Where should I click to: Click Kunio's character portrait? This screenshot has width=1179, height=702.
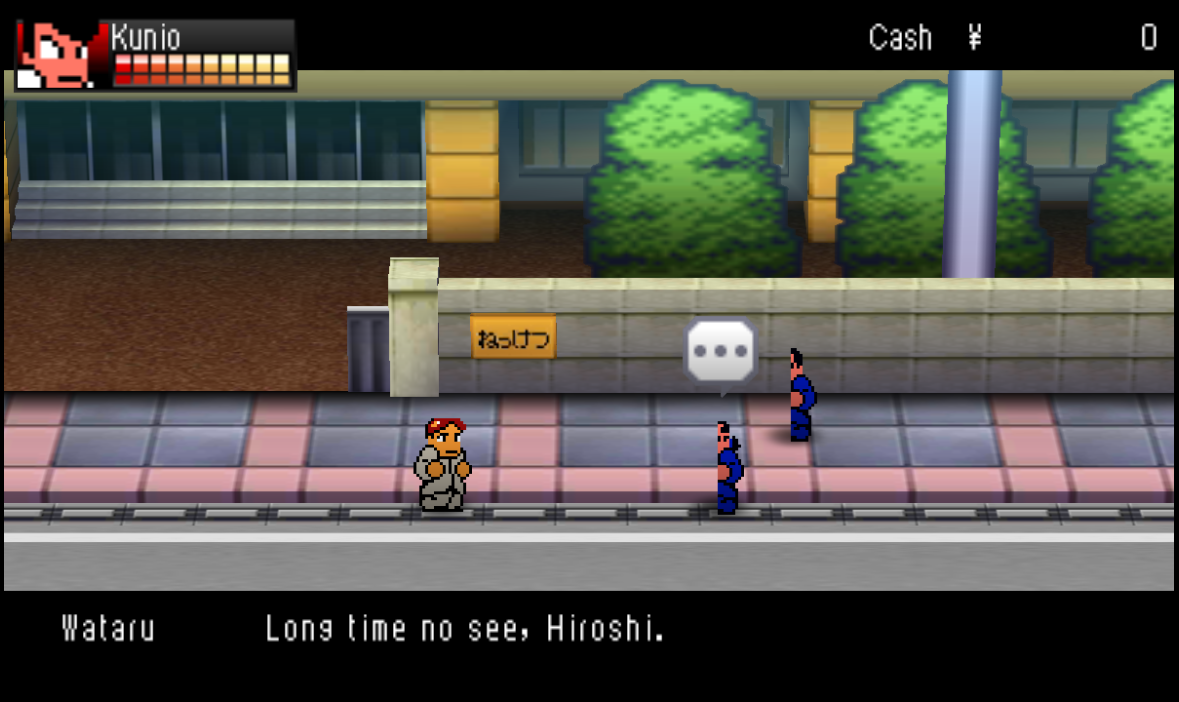point(60,55)
